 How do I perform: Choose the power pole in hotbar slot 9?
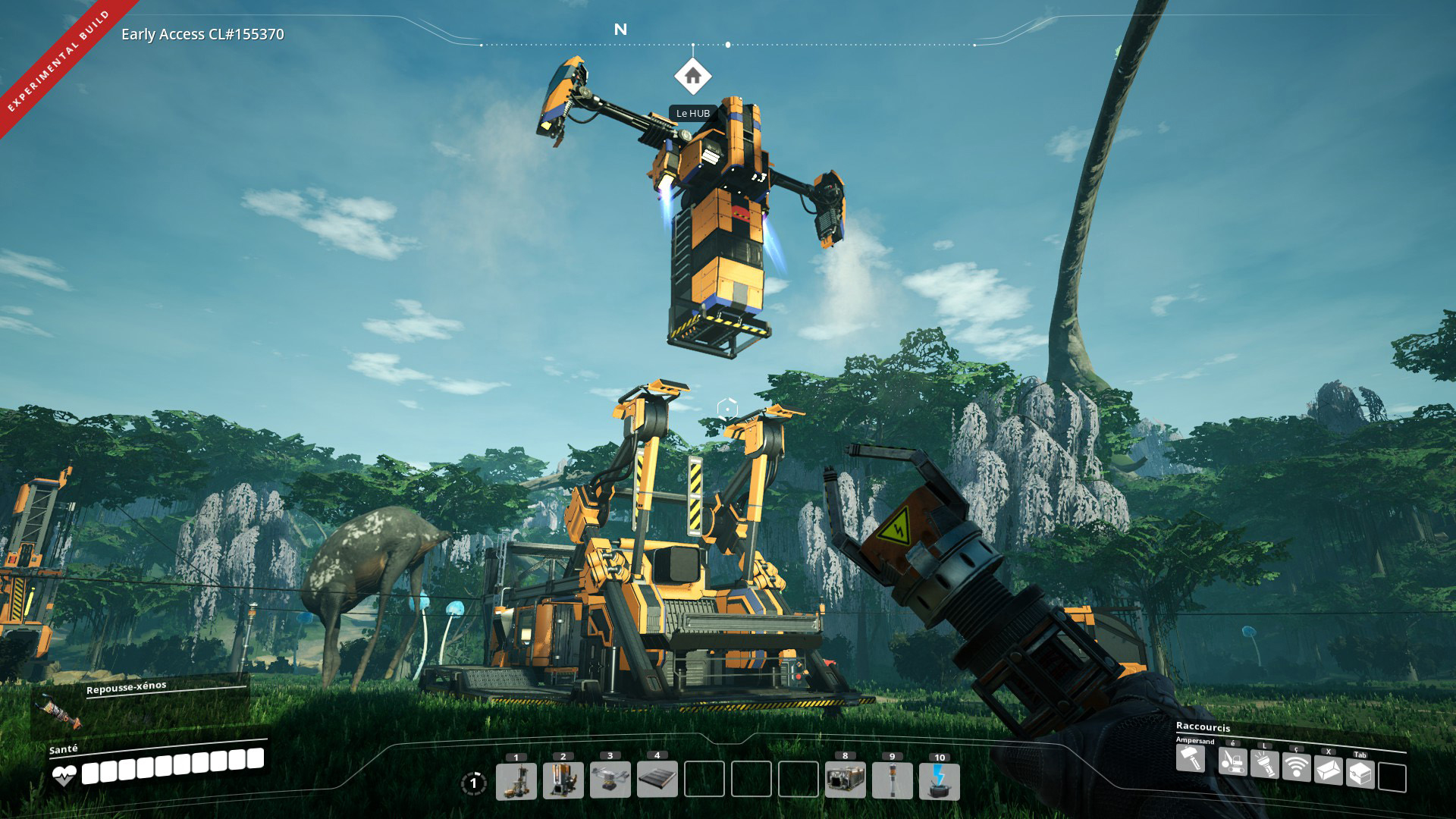pos(893,781)
